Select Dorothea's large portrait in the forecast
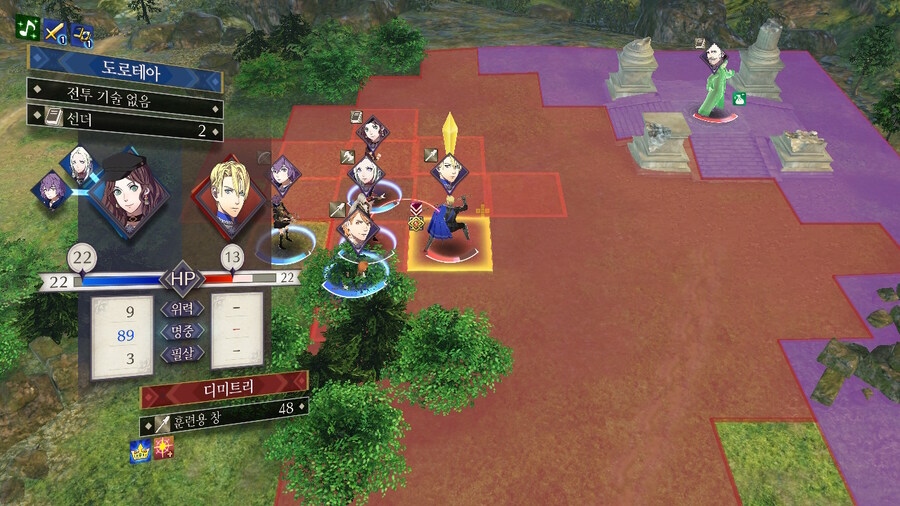 pos(128,193)
